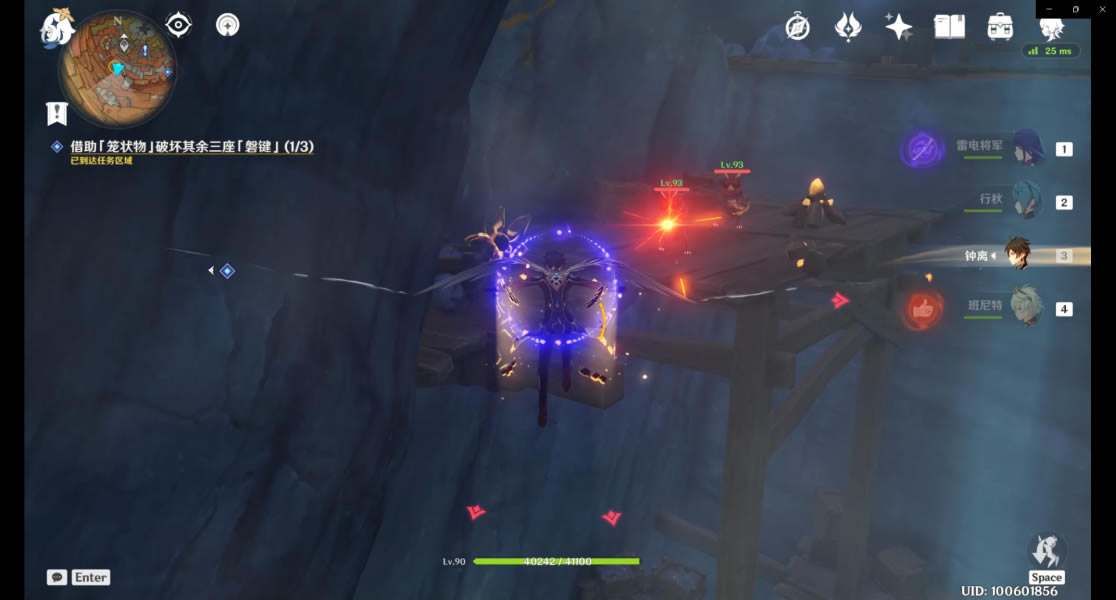Switch to party member 班尼特
This screenshot has height=600, width=1116.
coord(1027,307)
